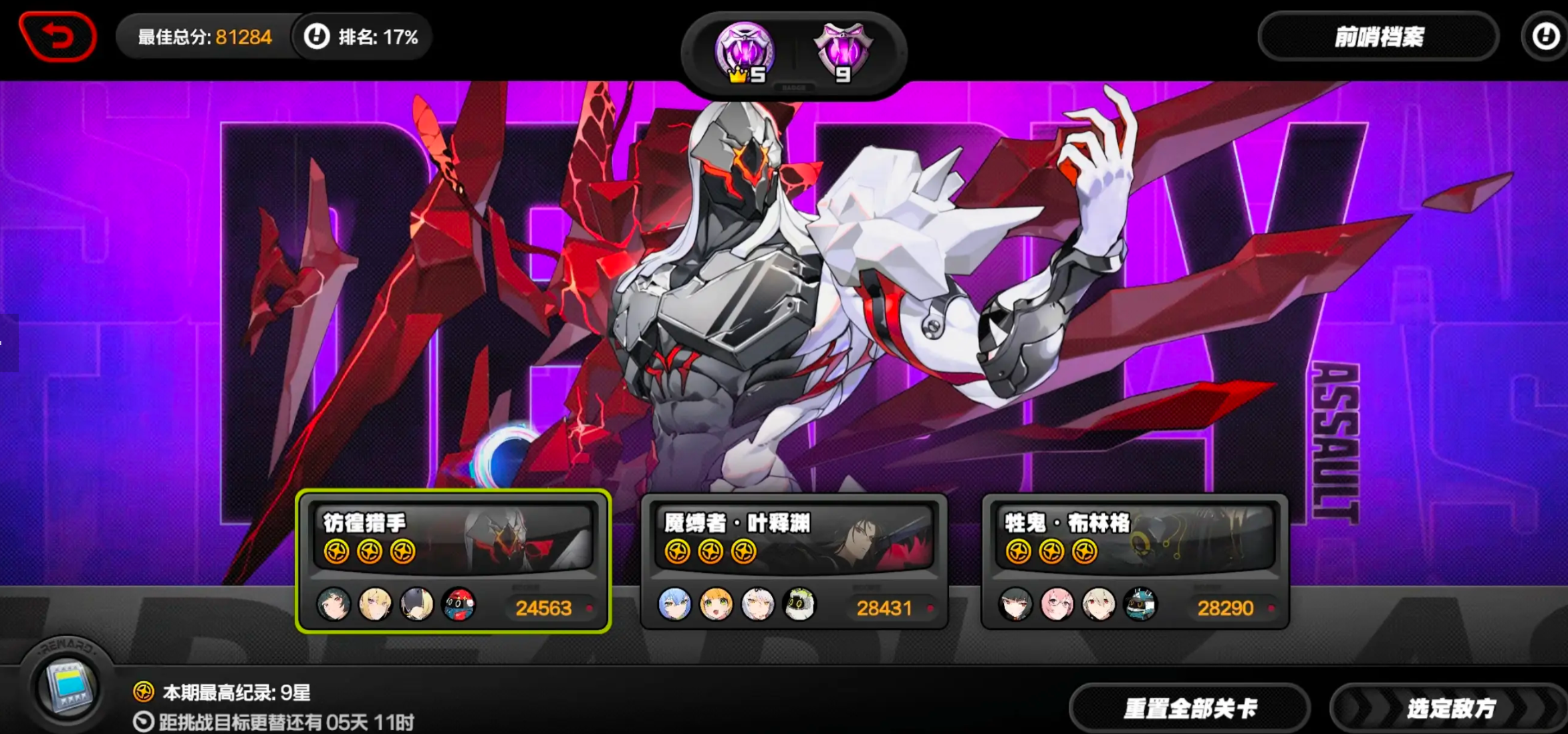Reset all stages with 重置全部关卡

1190,709
